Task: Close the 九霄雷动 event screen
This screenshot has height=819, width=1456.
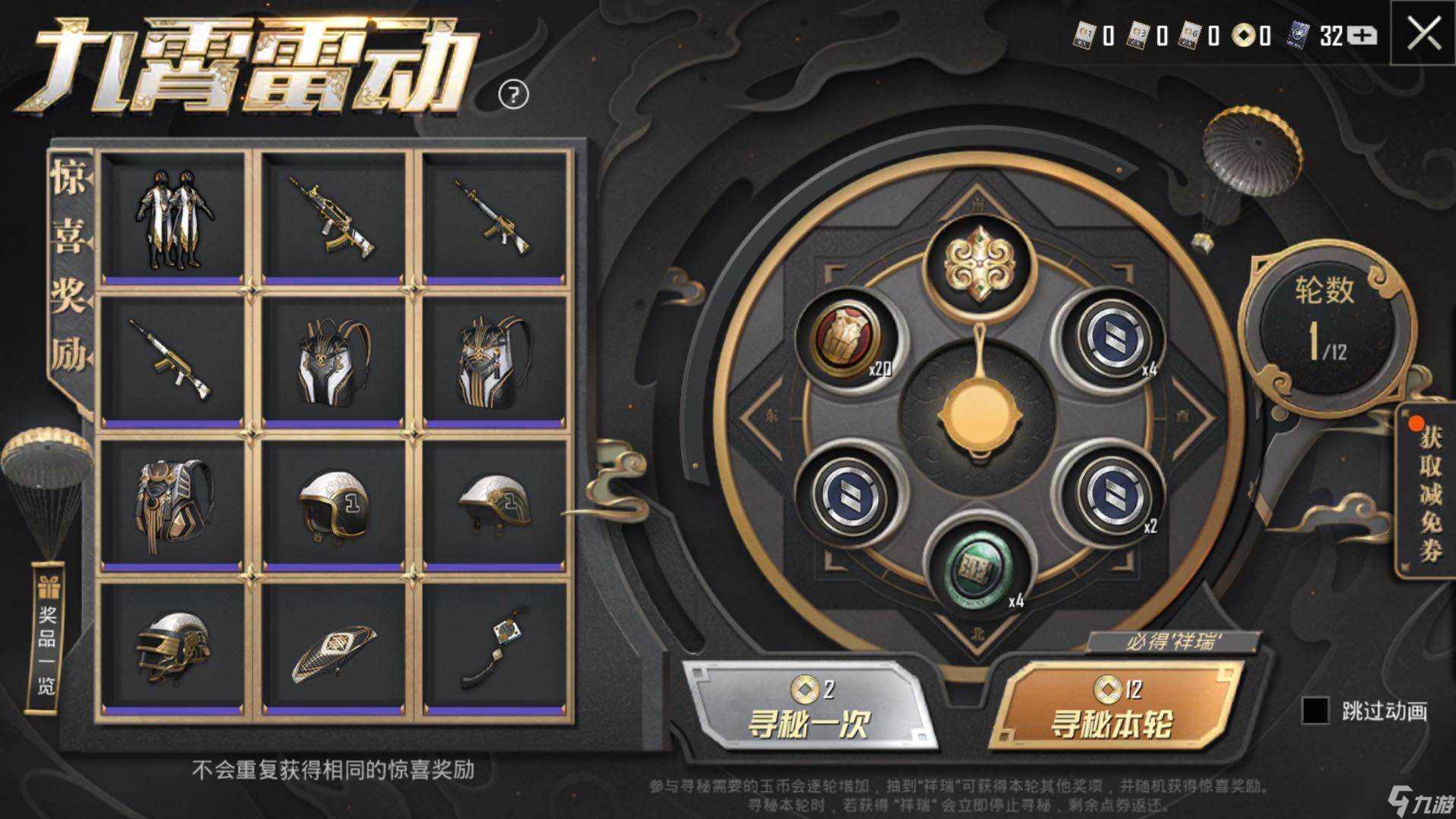Action: click(1423, 34)
